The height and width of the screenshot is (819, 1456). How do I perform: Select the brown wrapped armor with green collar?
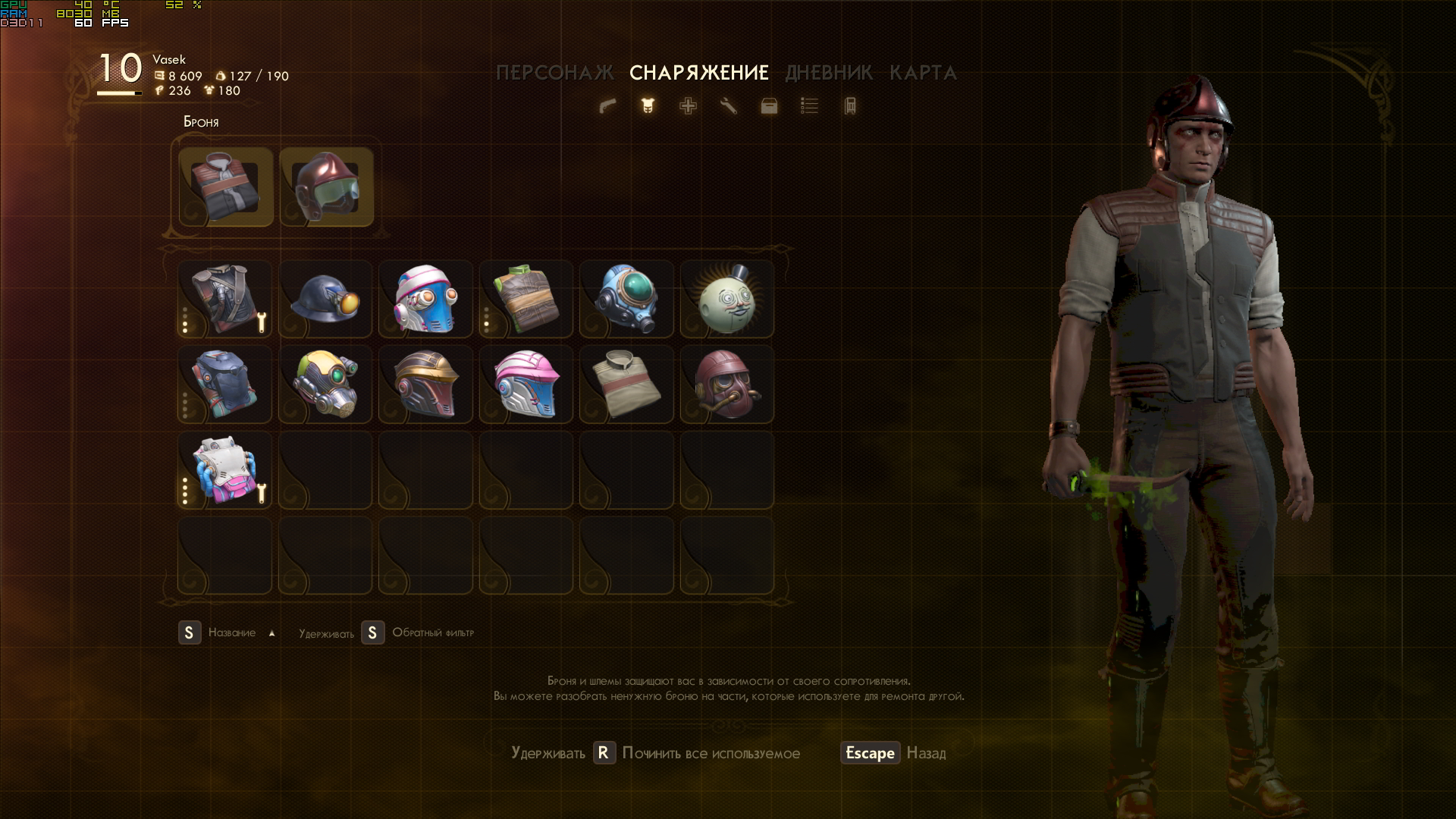tap(526, 300)
